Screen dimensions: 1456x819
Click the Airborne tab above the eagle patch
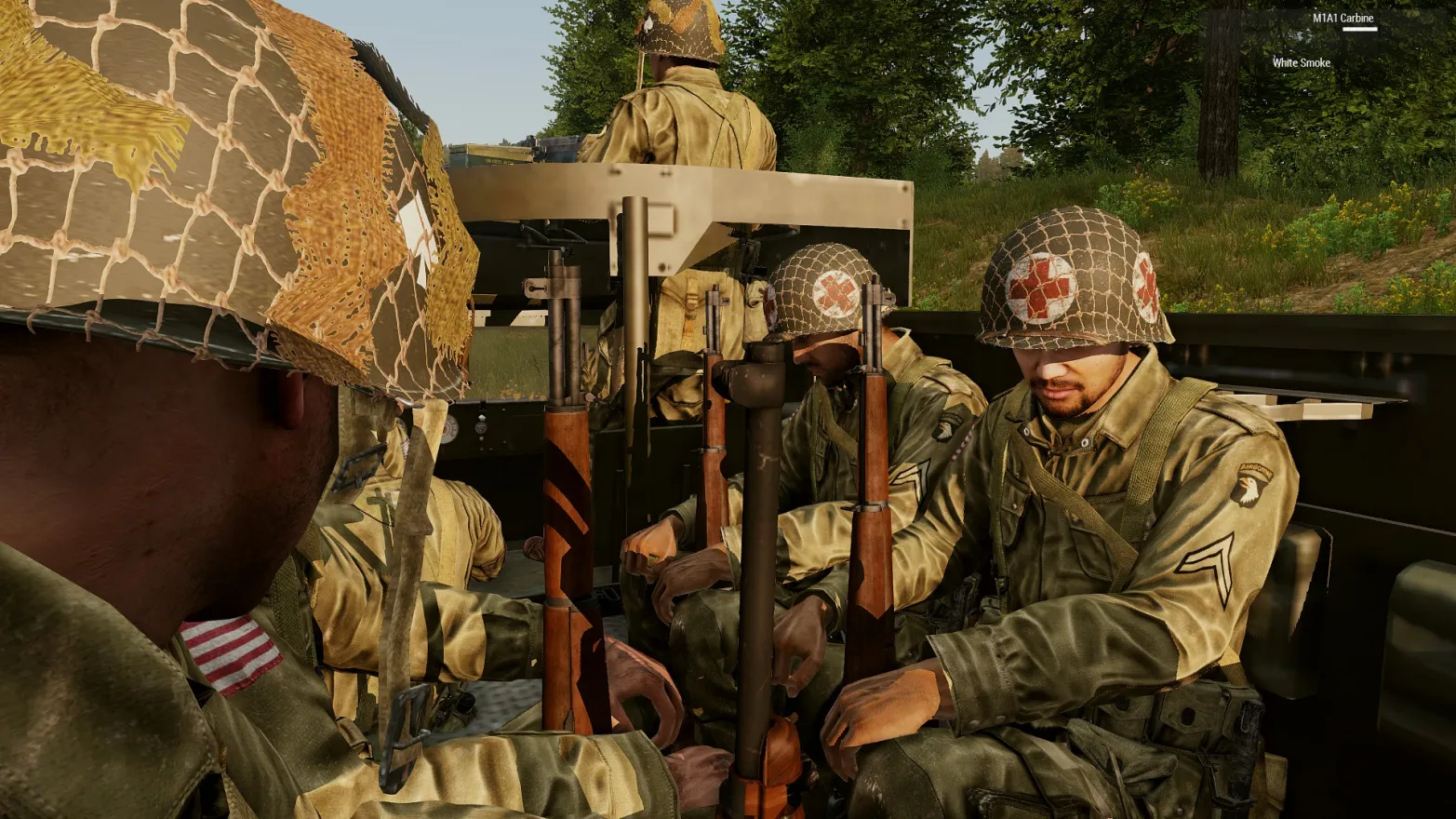click(x=1257, y=470)
